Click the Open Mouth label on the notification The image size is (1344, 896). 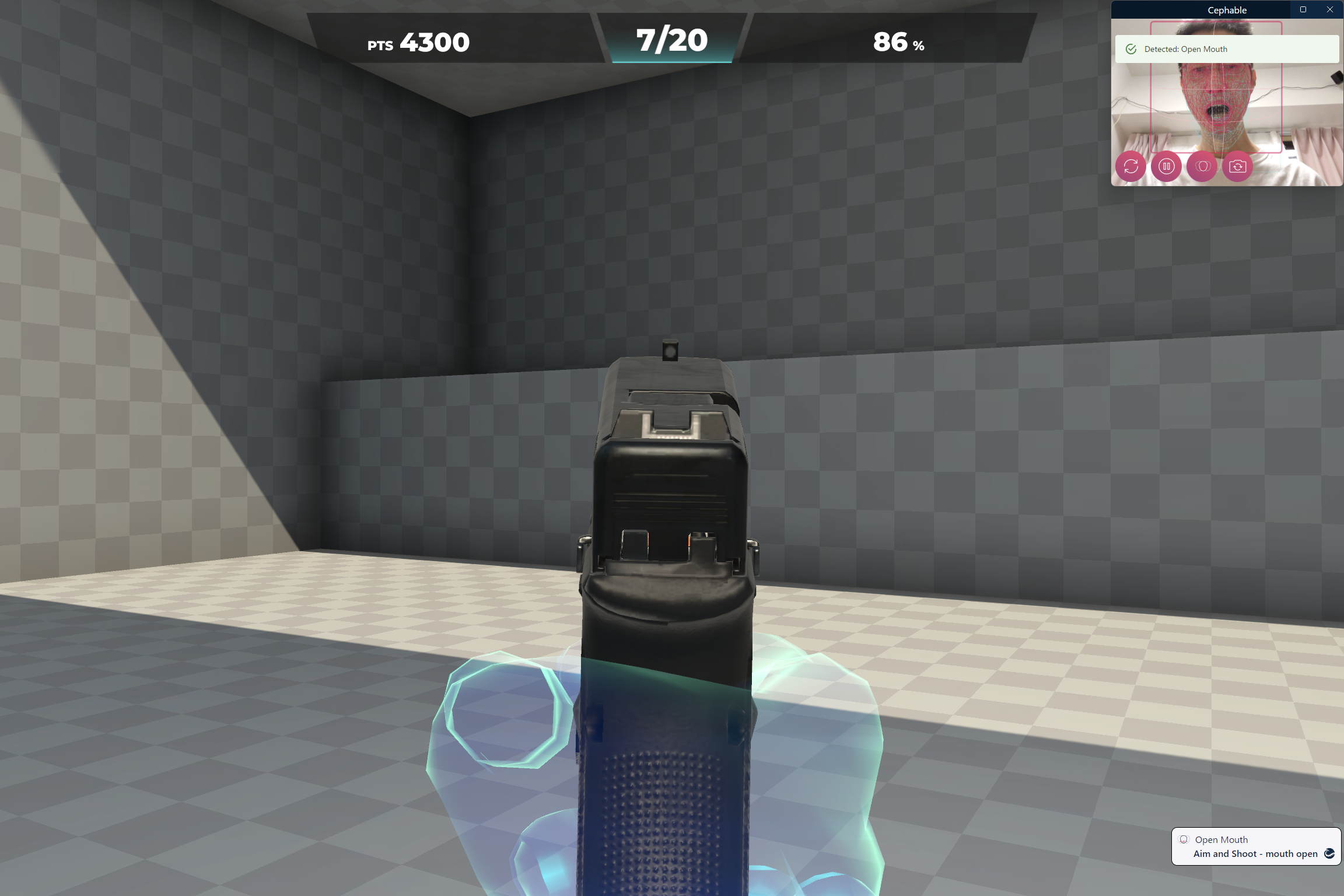tap(1223, 839)
